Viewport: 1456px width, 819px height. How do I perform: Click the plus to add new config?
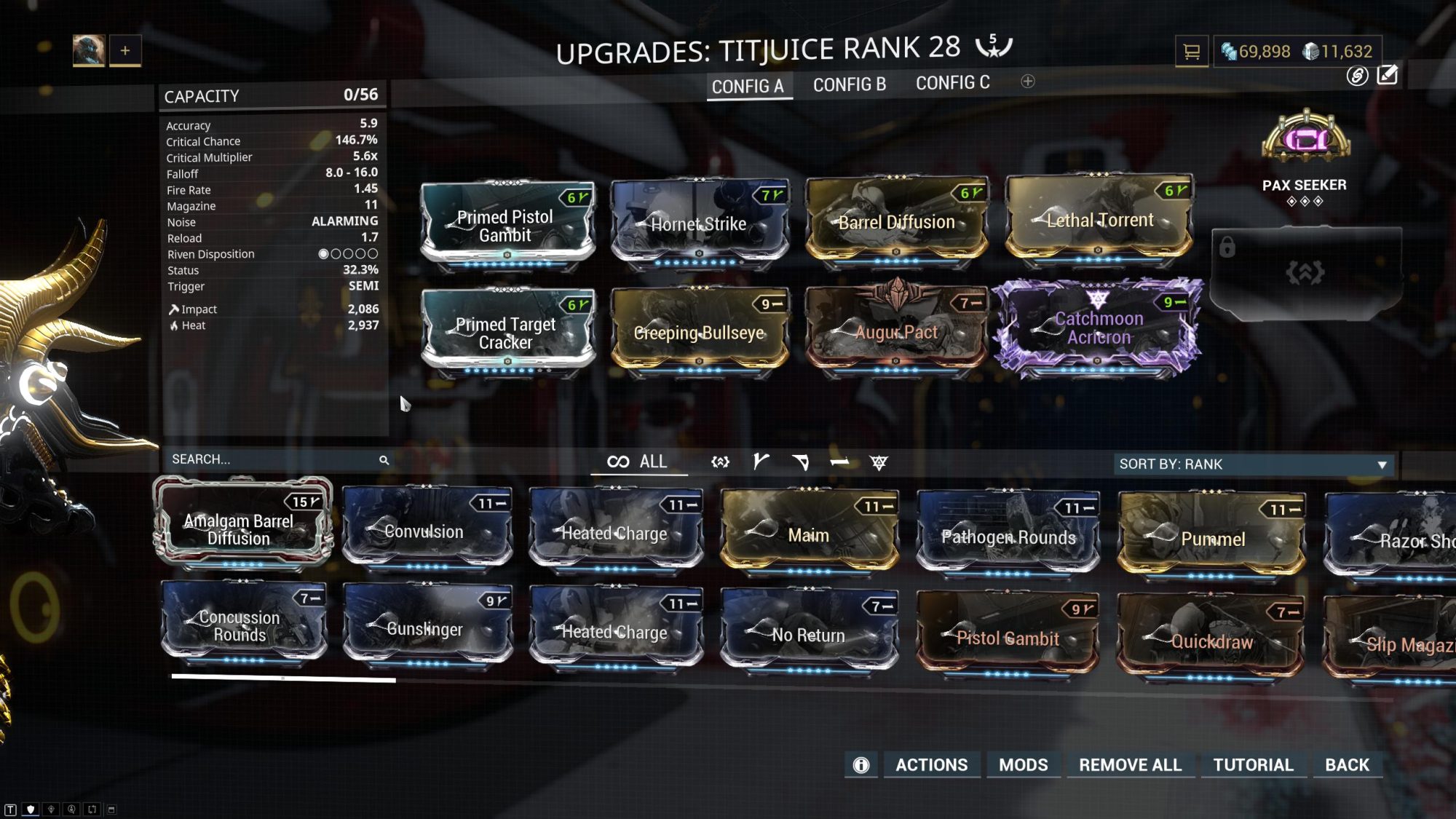tap(1029, 82)
